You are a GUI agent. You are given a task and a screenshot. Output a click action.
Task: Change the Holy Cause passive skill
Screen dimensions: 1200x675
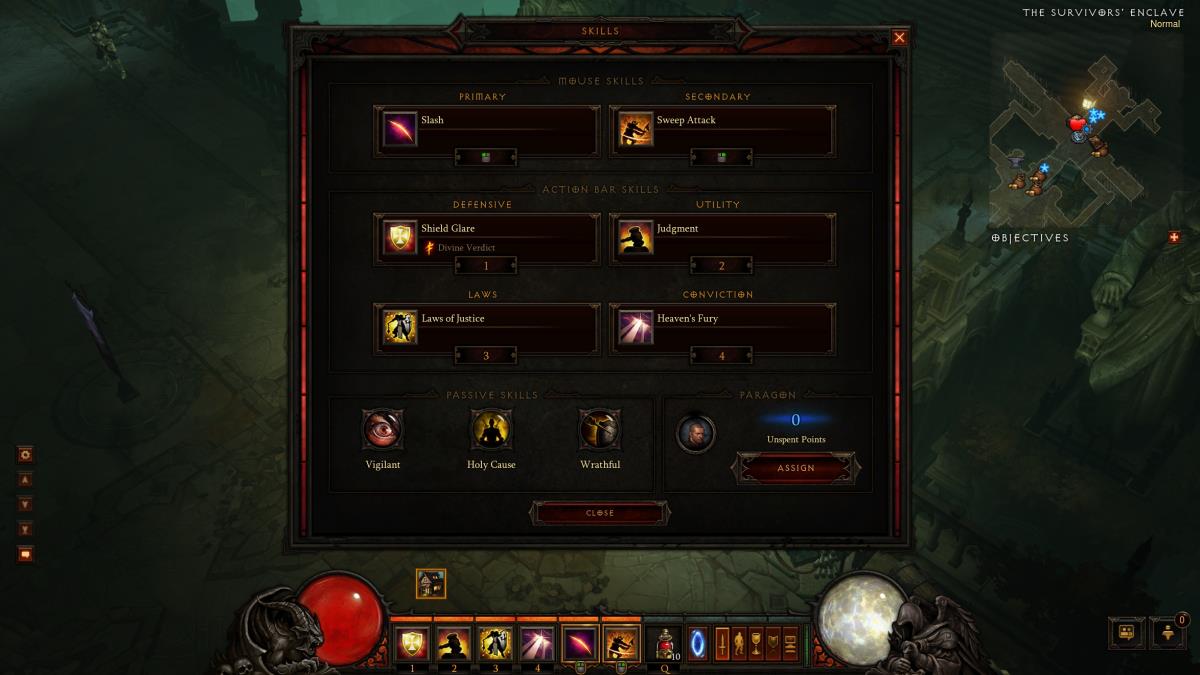click(491, 429)
